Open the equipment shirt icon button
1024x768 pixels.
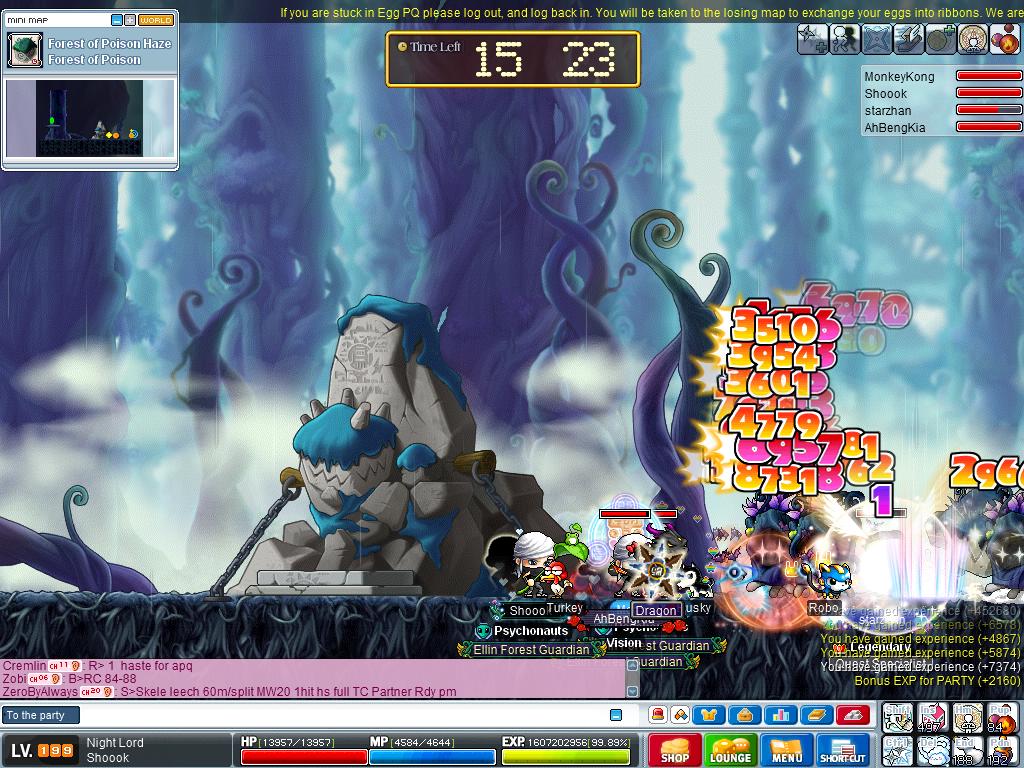[x=709, y=715]
